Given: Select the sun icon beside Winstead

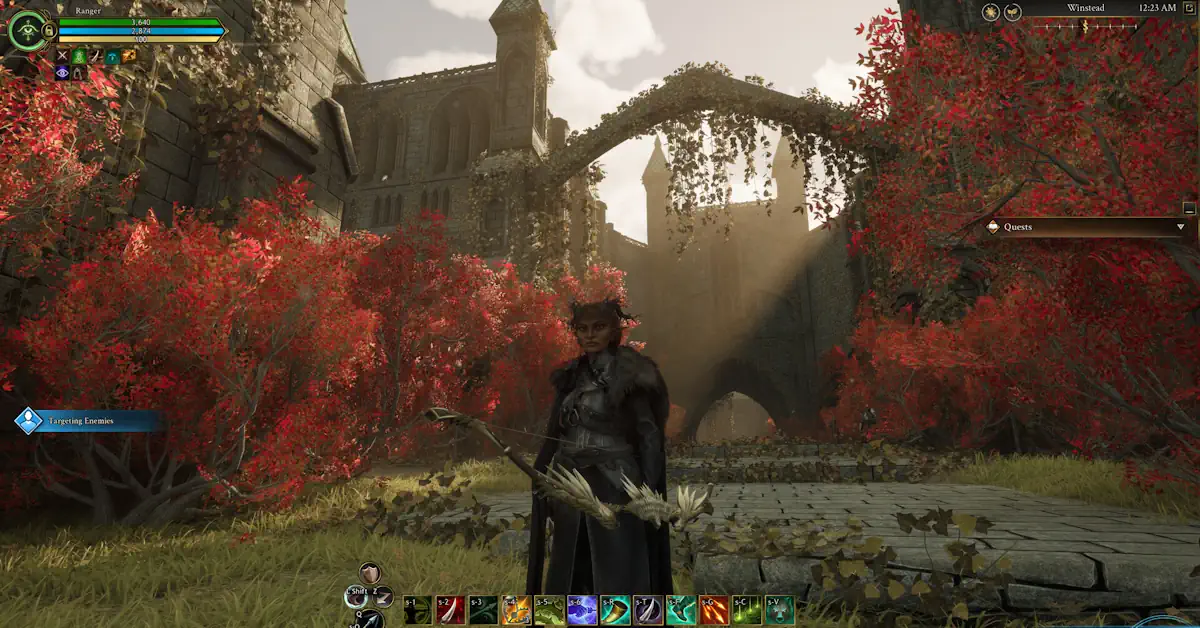Looking at the screenshot, I should 990,12.
